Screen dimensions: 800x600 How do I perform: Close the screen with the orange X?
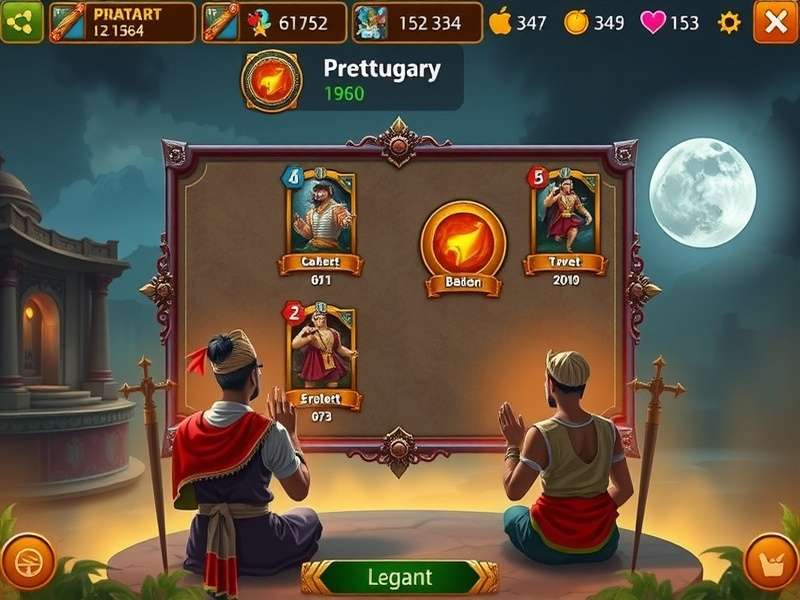[x=775, y=22]
